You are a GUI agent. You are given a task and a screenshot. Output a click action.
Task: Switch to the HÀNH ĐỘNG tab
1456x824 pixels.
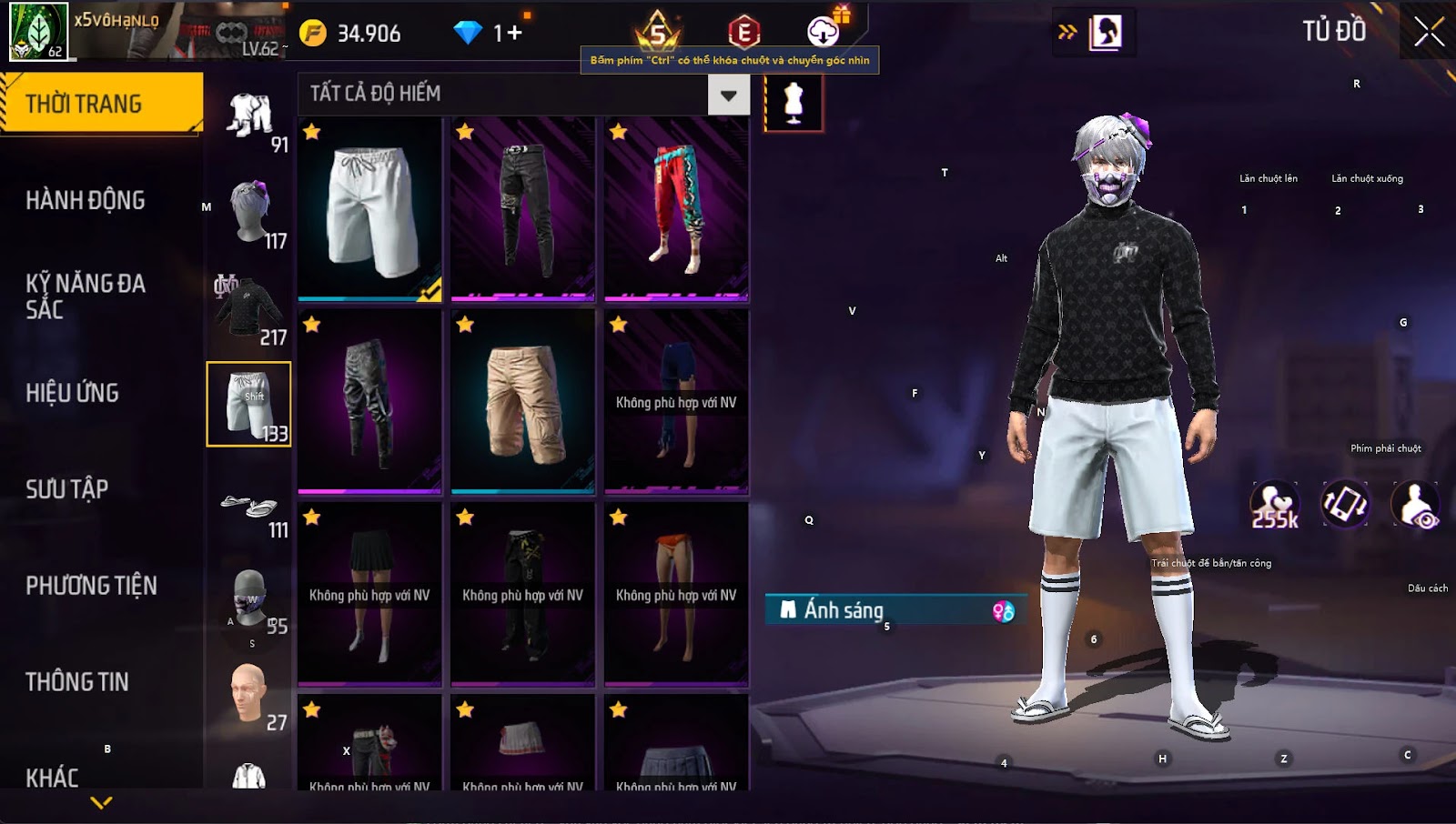point(86,200)
